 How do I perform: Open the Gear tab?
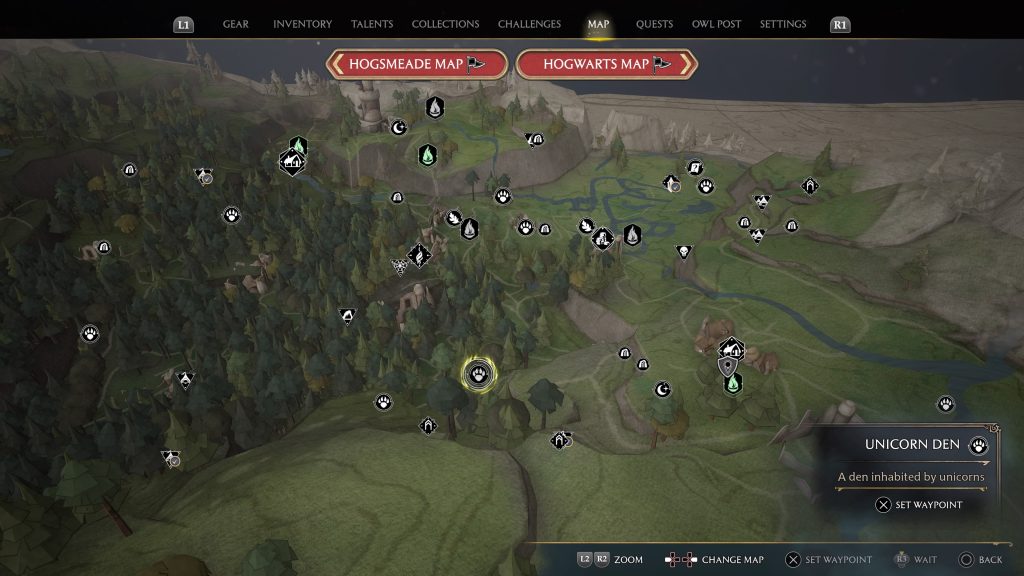236,24
